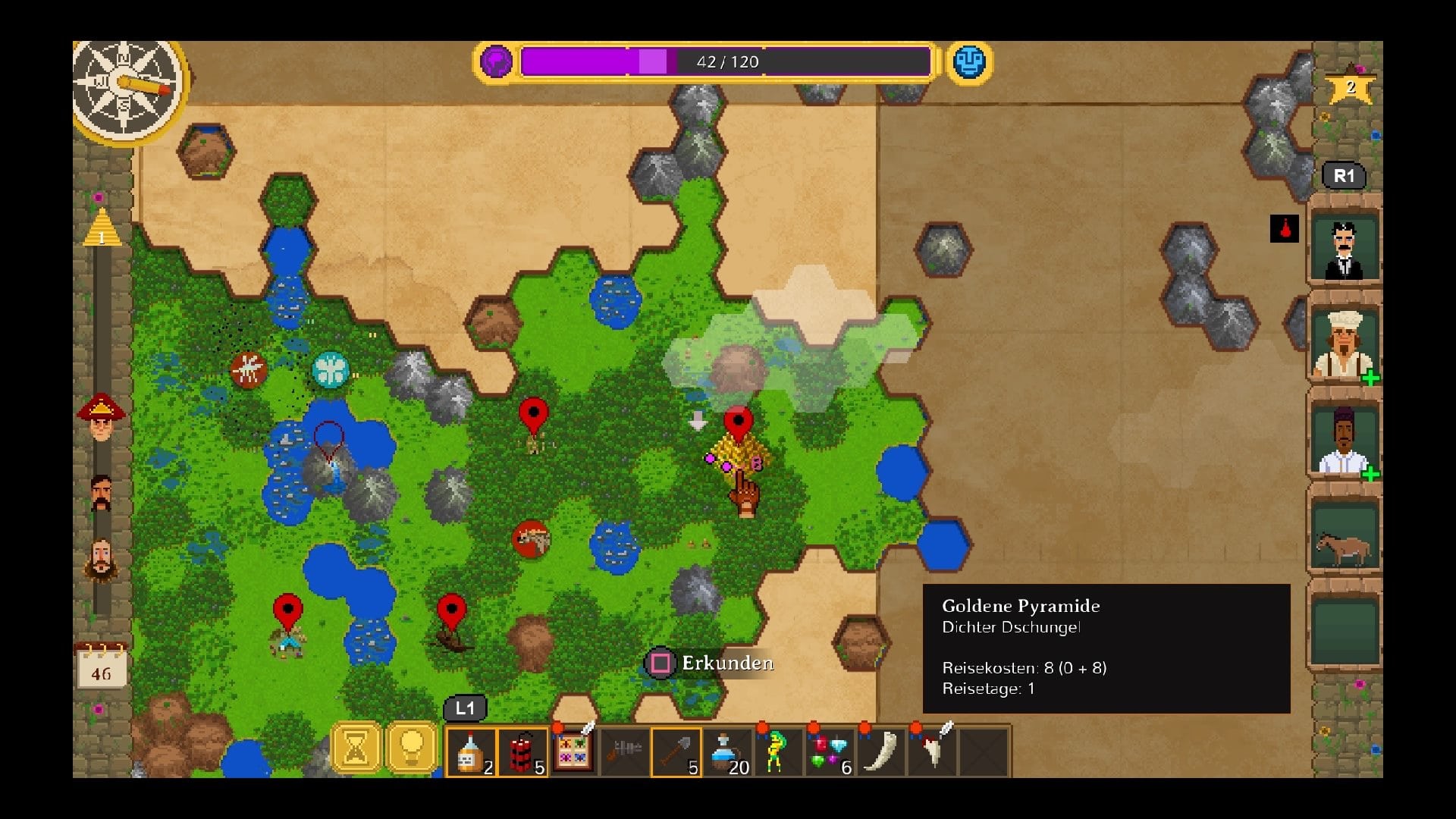
Task: Click the gold star fame counter
Action: pyautogui.click(x=1350, y=86)
